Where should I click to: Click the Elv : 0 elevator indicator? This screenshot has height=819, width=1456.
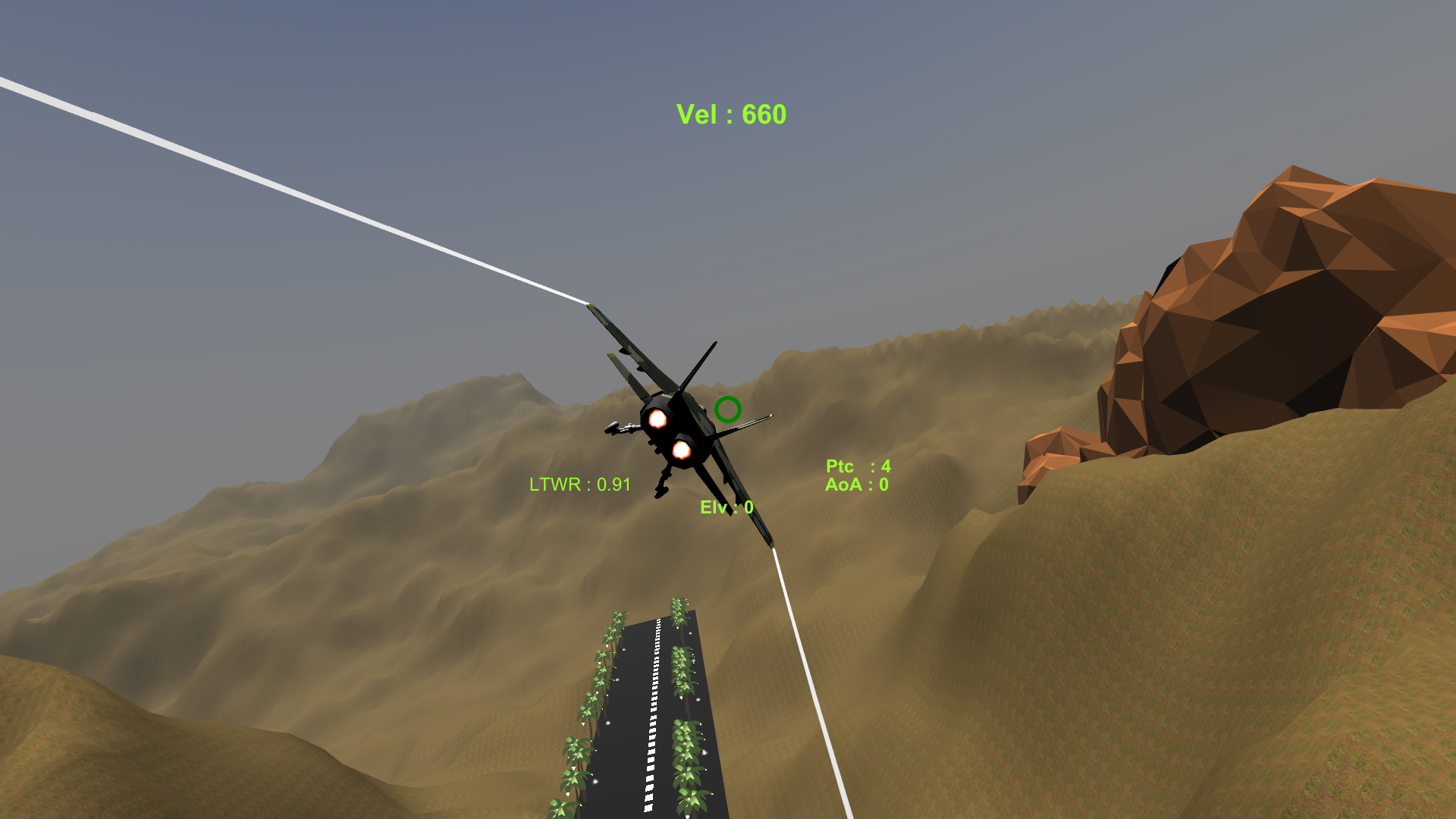click(726, 508)
